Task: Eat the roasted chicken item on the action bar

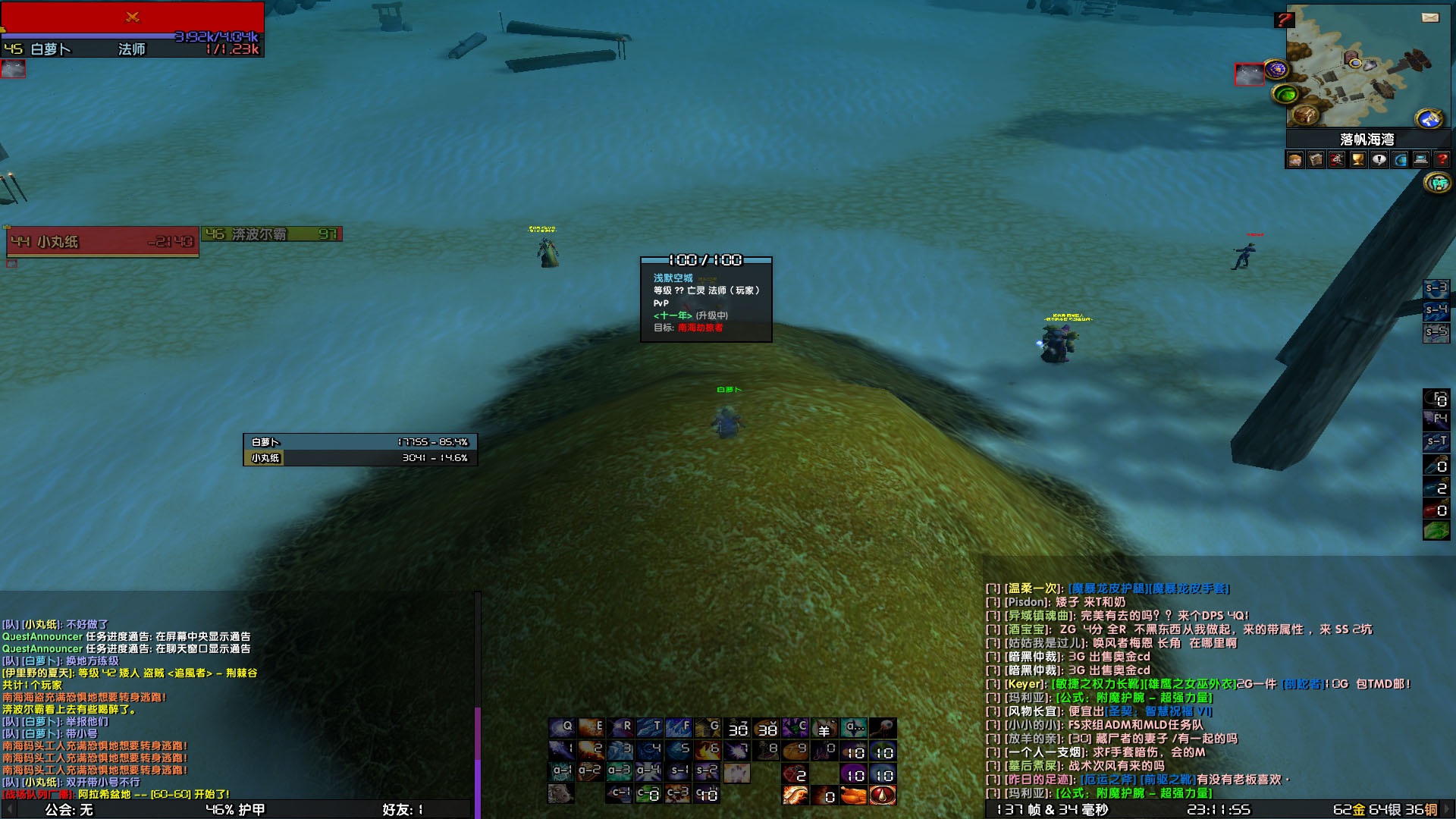Action: click(x=855, y=795)
